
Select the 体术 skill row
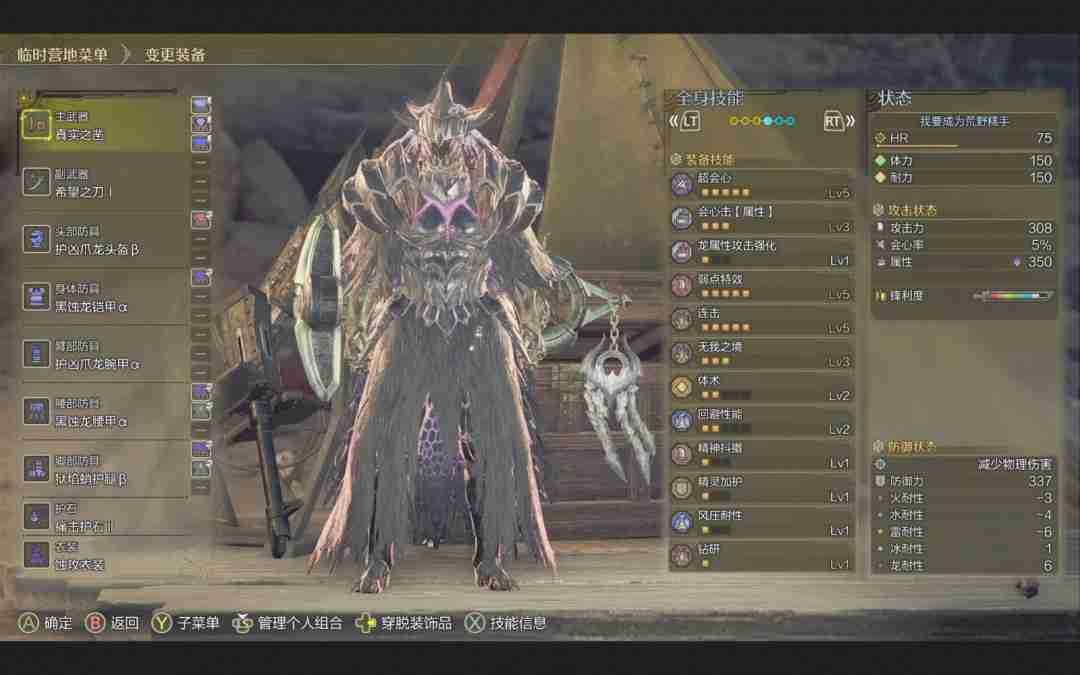tap(762, 388)
